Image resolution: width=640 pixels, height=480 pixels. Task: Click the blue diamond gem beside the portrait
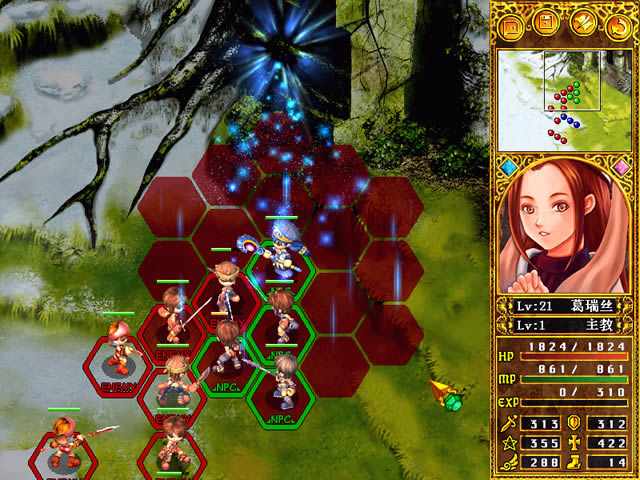point(507,166)
